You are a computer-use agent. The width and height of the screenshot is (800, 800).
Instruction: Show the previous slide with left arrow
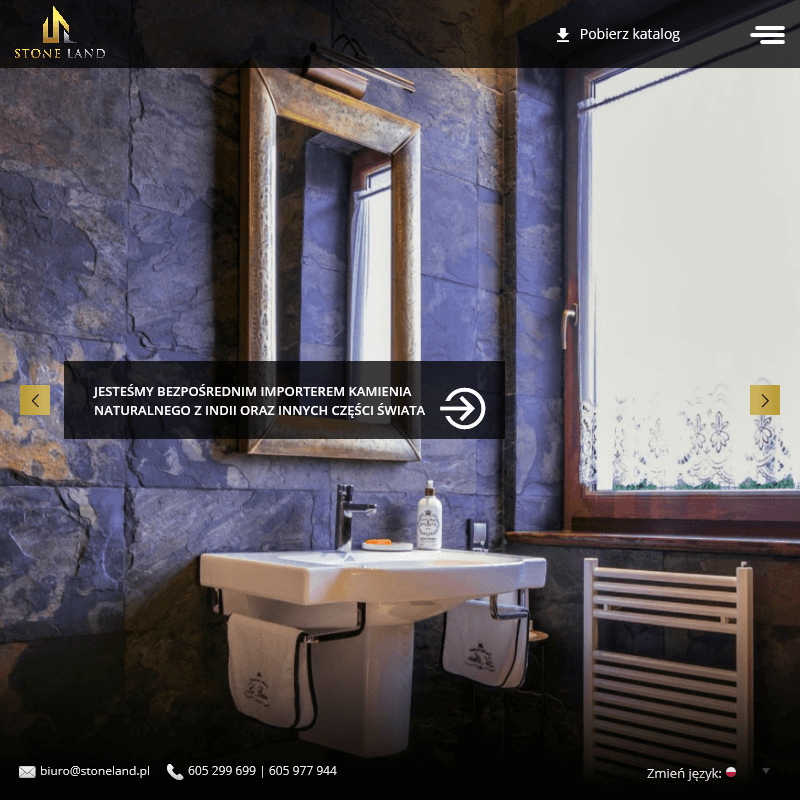tap(35, 400)
